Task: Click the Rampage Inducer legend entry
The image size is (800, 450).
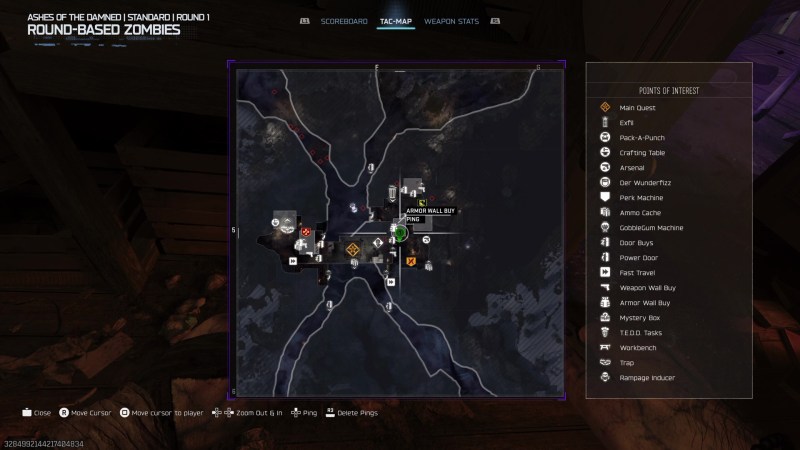Action: tap(647, 377)
